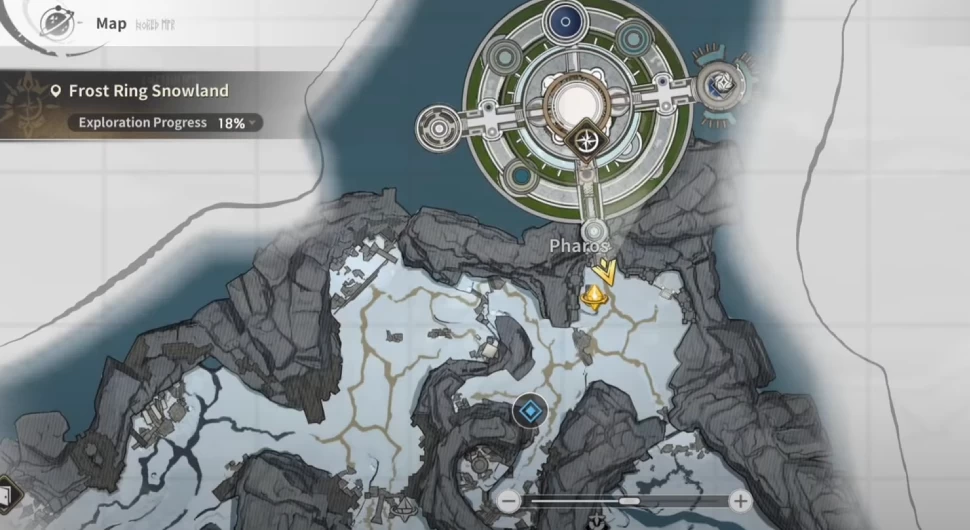This screenshot has width=970, height=530.
Task: Click the map zoom slider handle
Action: [x=630, y=501]
